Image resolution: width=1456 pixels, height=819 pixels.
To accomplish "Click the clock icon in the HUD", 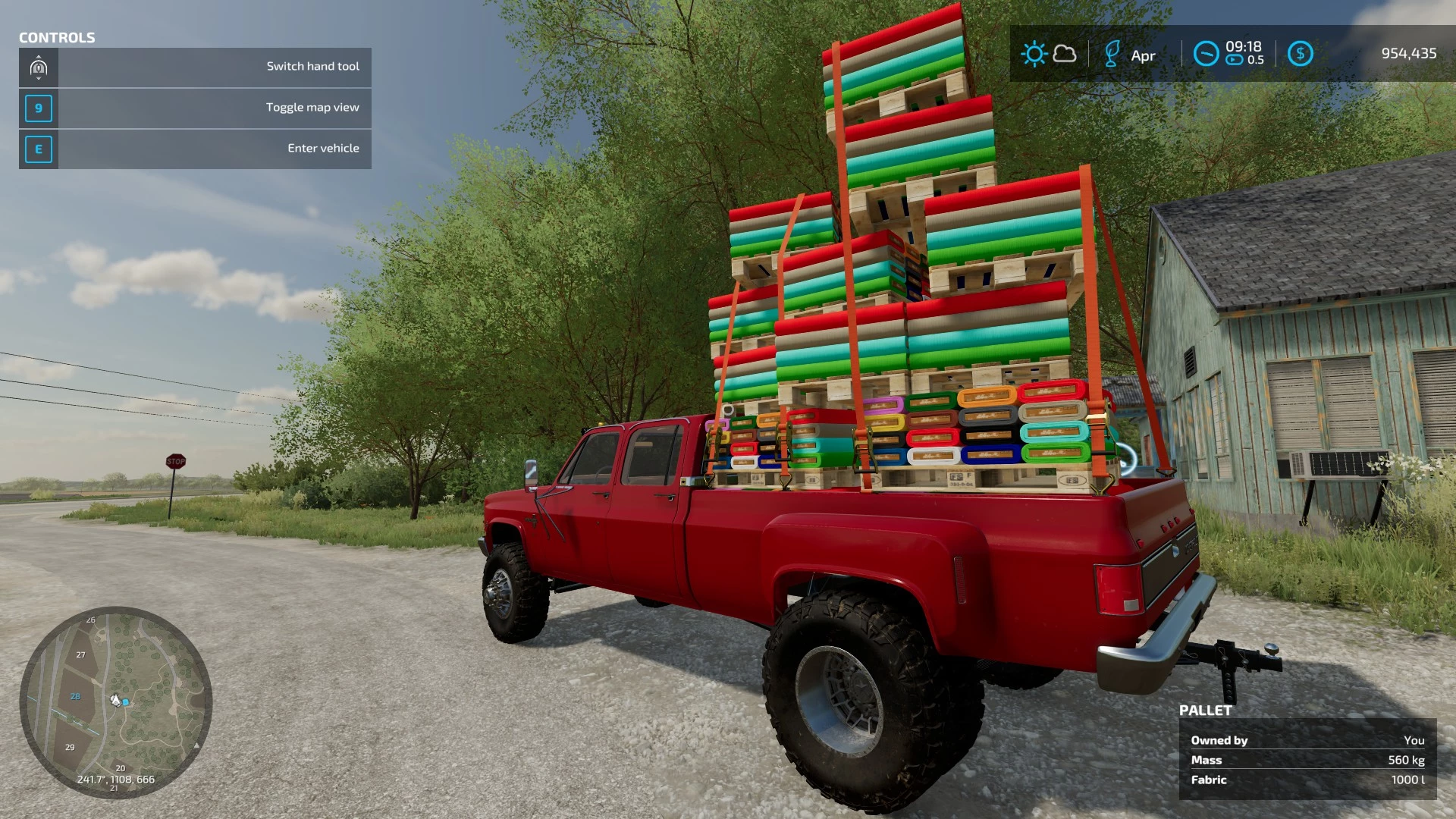I will [x=1206, y=53].
